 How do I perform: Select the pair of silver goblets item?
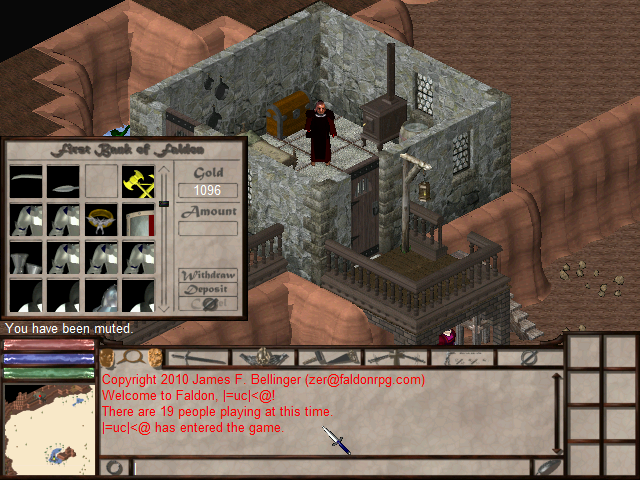[26, 259]
